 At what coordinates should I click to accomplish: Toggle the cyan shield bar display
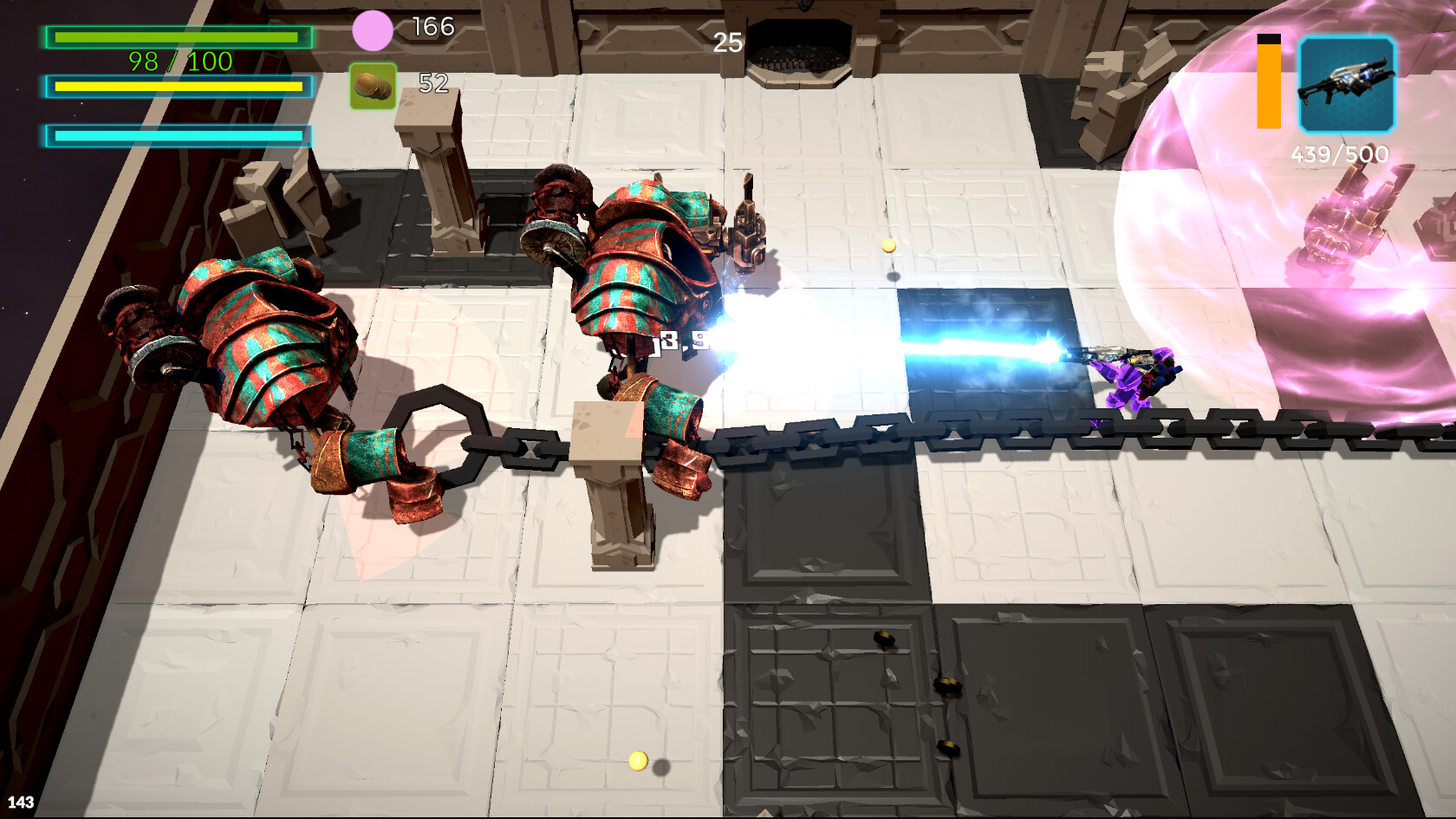(178, 135)
